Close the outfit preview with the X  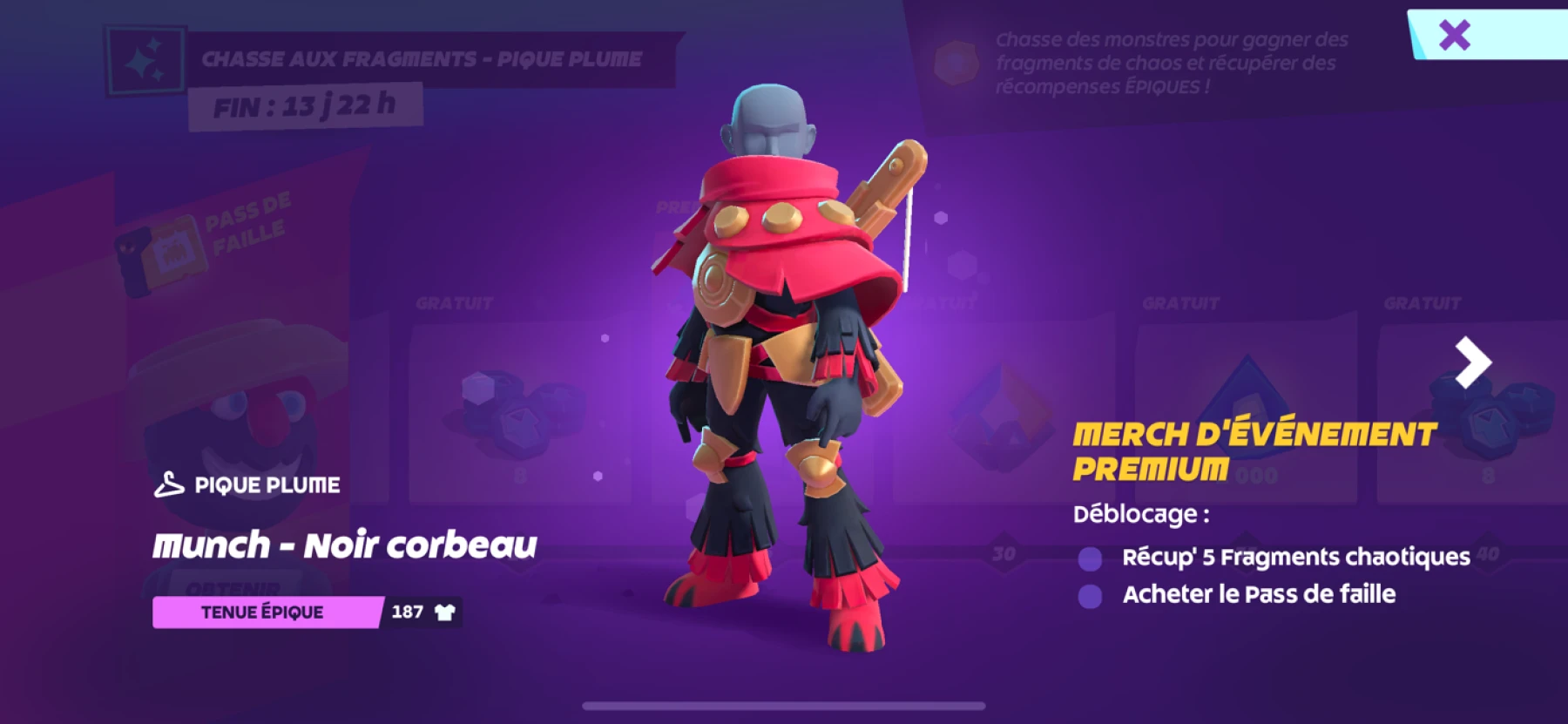(x=1454, y=36)
